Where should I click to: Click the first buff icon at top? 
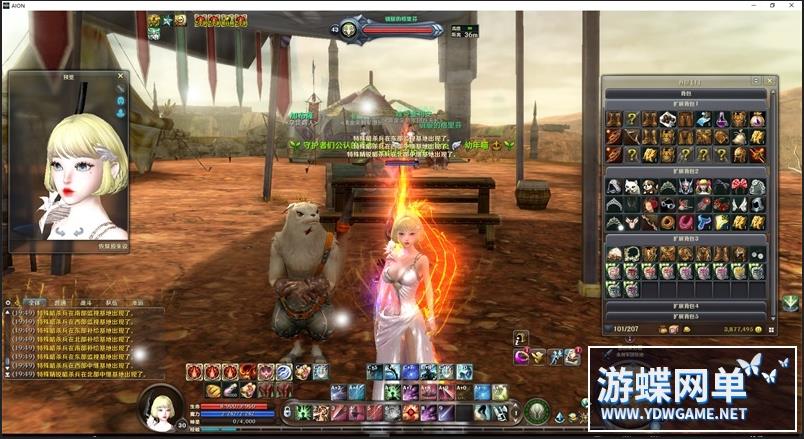(155, 20)
